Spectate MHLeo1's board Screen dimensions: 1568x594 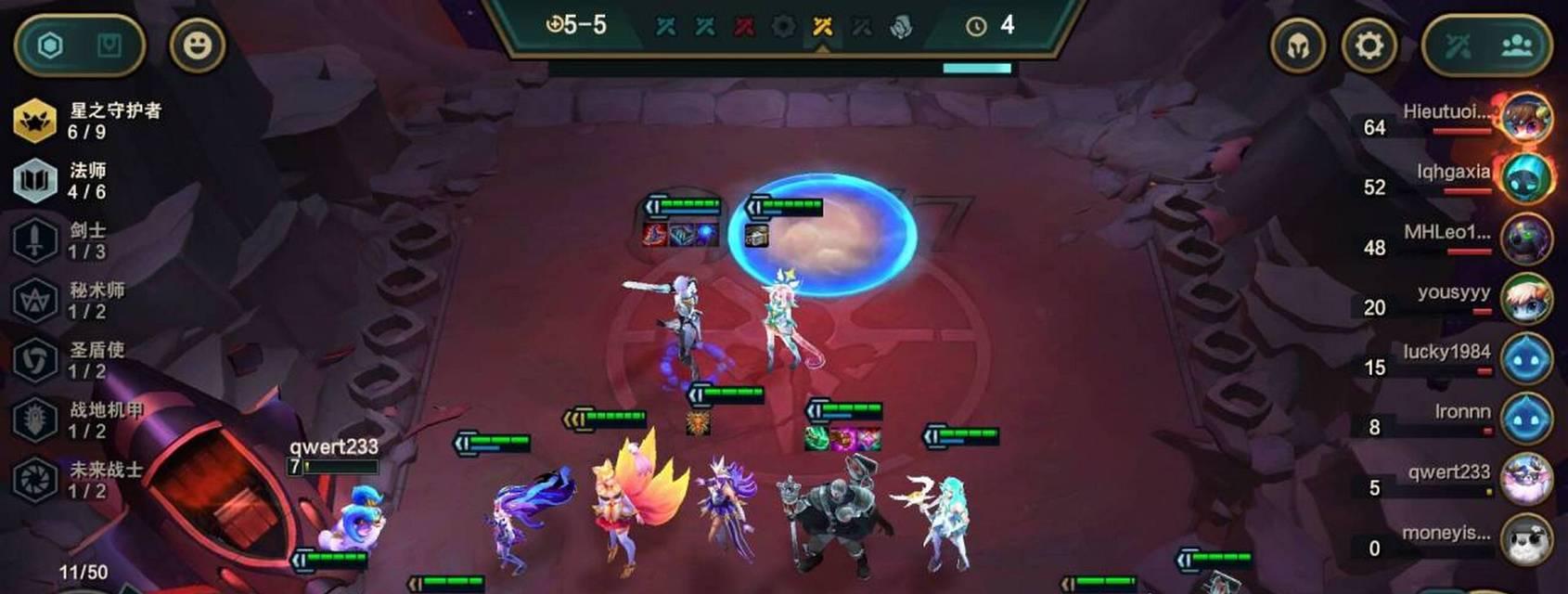click(1526, 239)
